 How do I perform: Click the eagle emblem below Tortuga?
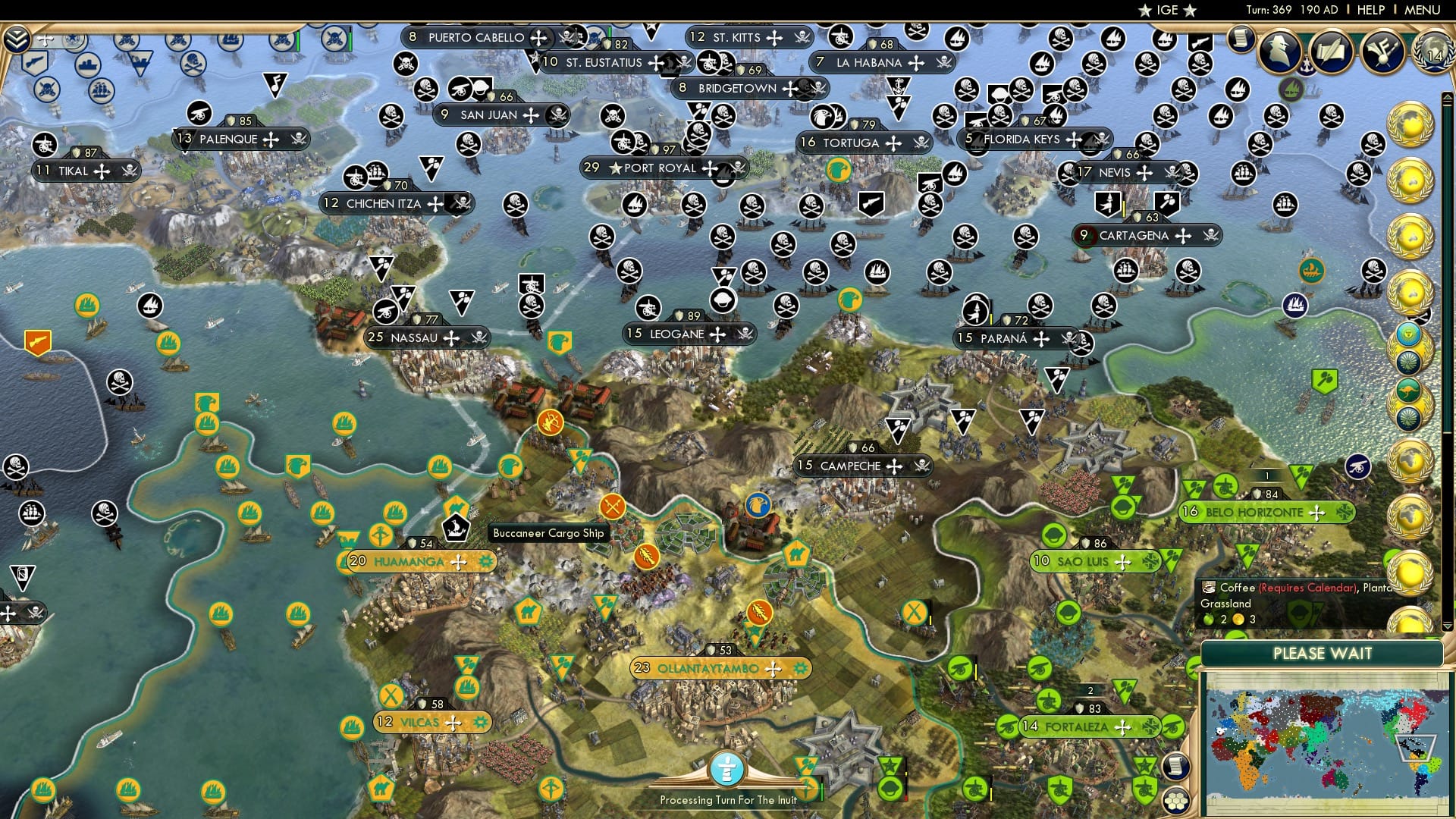coord(839,168)
